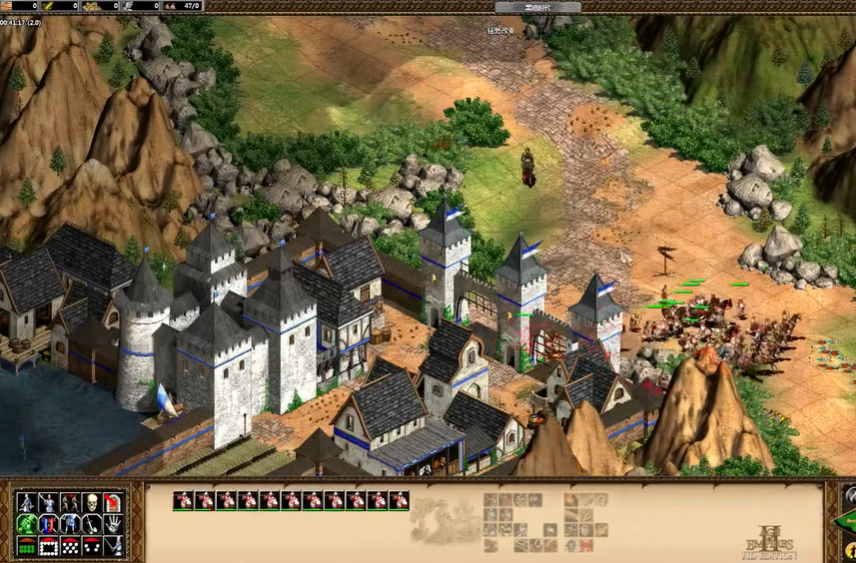
Task: Select the staggered formation icon
Action: tap(70, 546)
